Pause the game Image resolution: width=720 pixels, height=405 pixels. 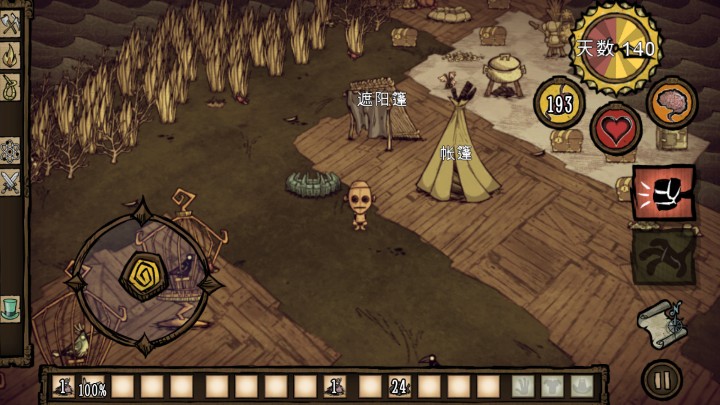(661, 379)
